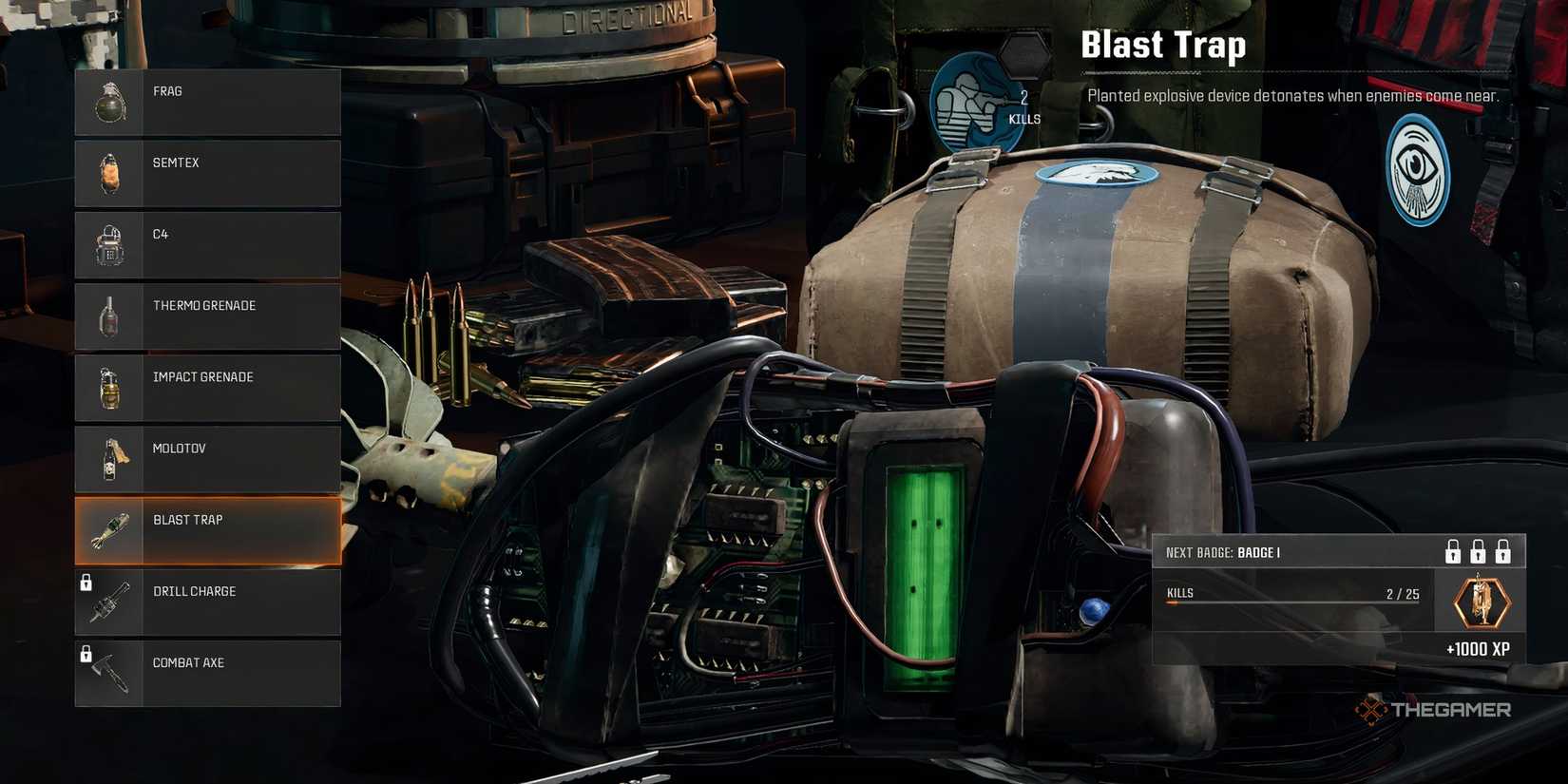The width and height of the screenshot is (1568, 784).
Task: Click the +1000 XP reward label
Action: point(1479,649)
